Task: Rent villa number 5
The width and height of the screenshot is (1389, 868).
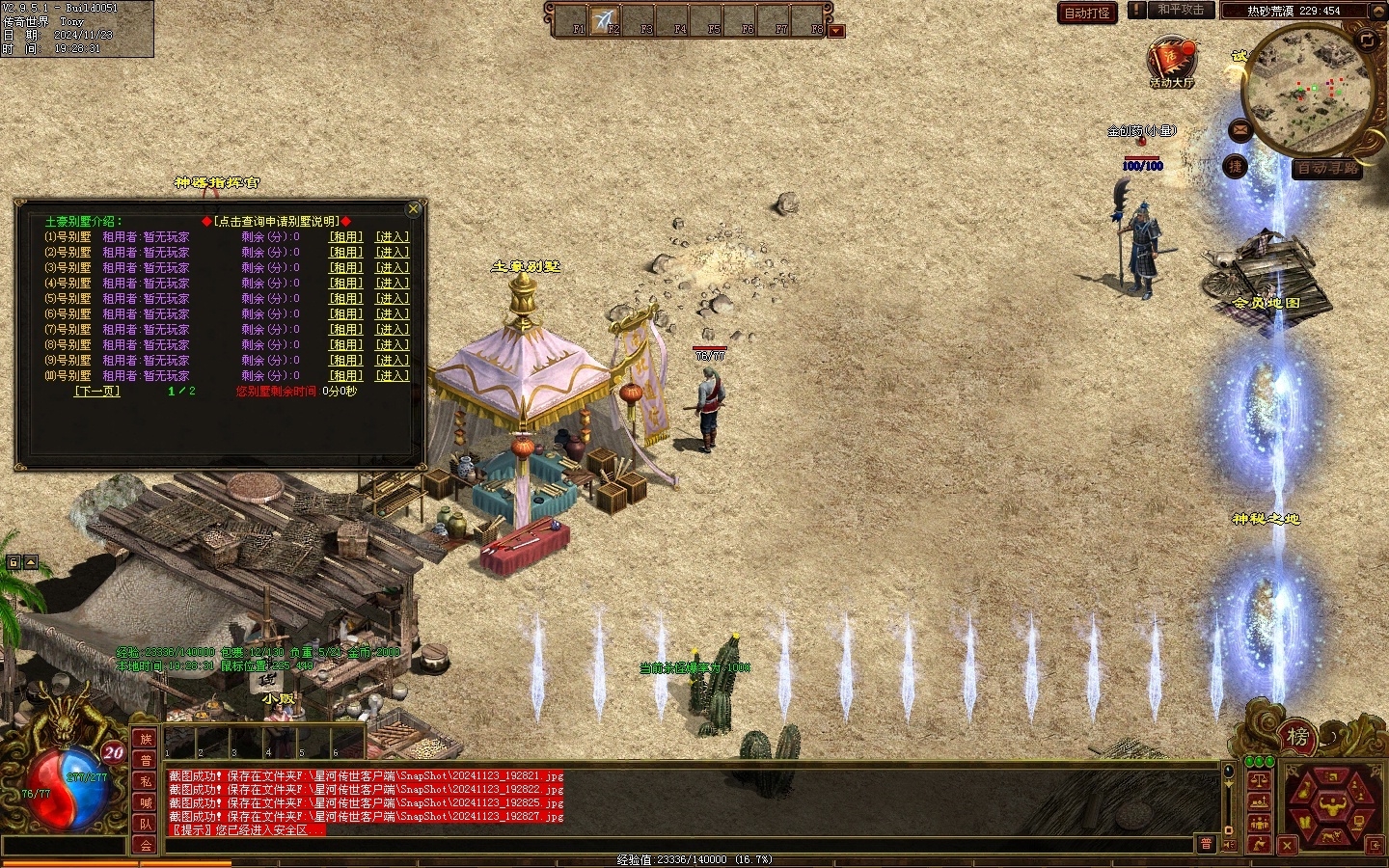Action: click(x=346, y=298)
